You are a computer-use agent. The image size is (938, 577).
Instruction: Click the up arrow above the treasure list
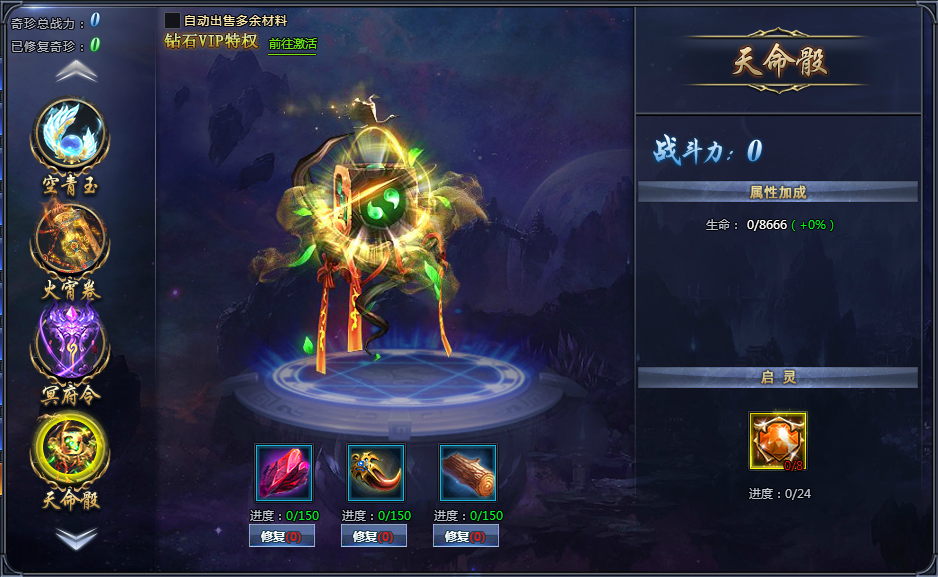coord(76,71)
